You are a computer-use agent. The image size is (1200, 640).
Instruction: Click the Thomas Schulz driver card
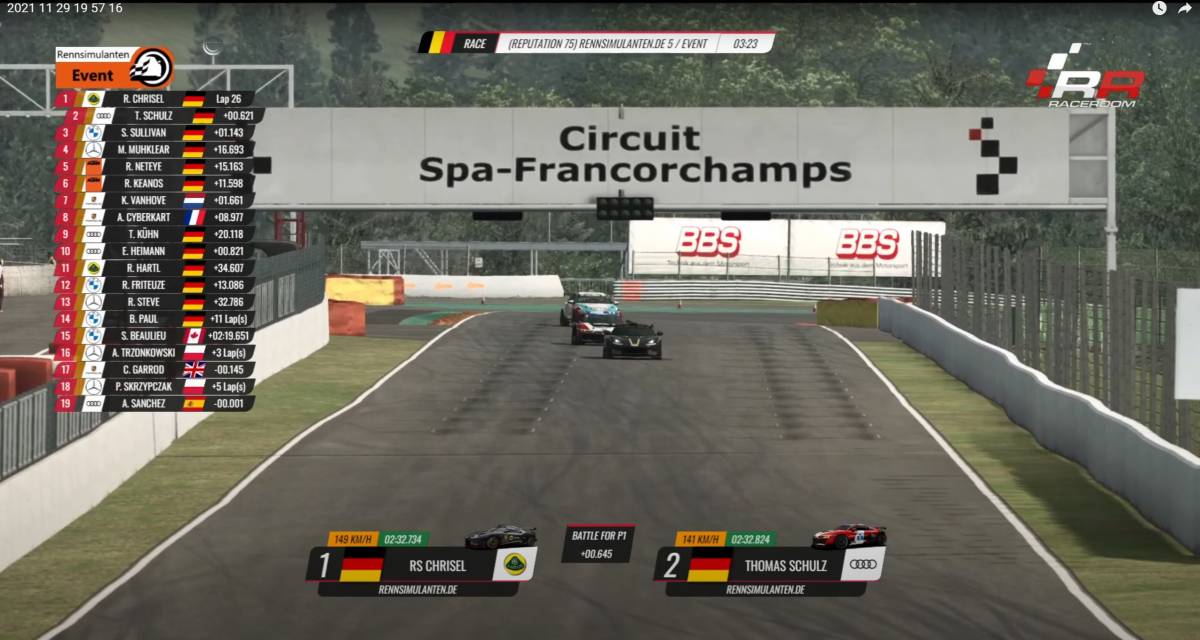pos(770,565)
